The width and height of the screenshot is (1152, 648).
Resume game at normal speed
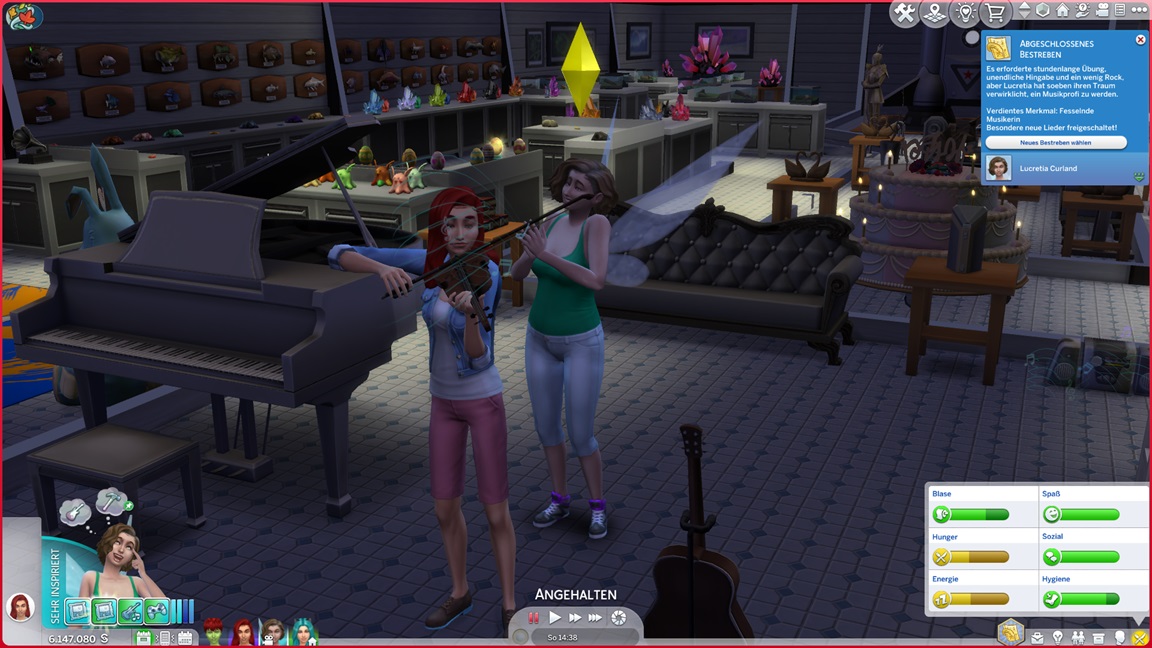click(555, 618)
